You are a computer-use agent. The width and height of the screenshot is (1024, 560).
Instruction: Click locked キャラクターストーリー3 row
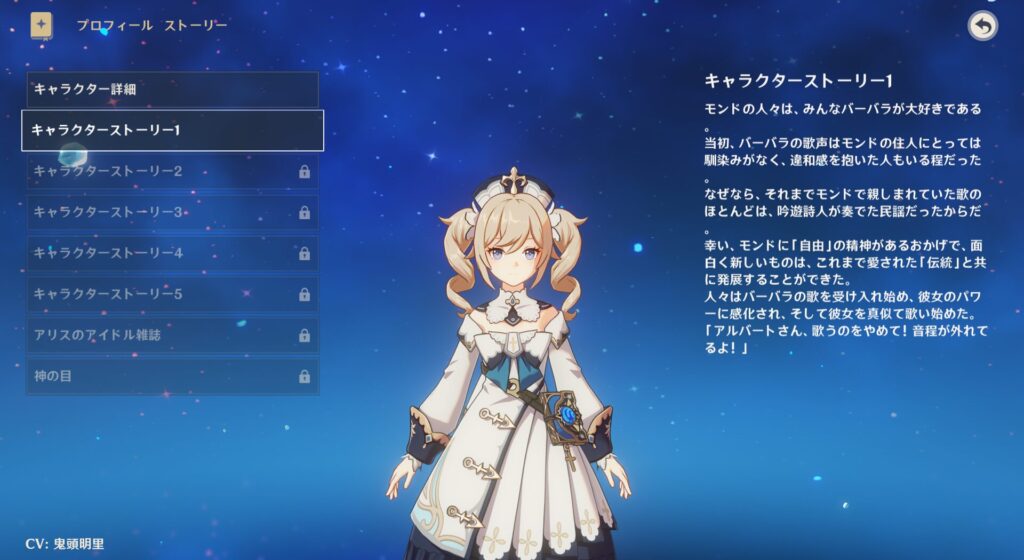coord(172,212)
